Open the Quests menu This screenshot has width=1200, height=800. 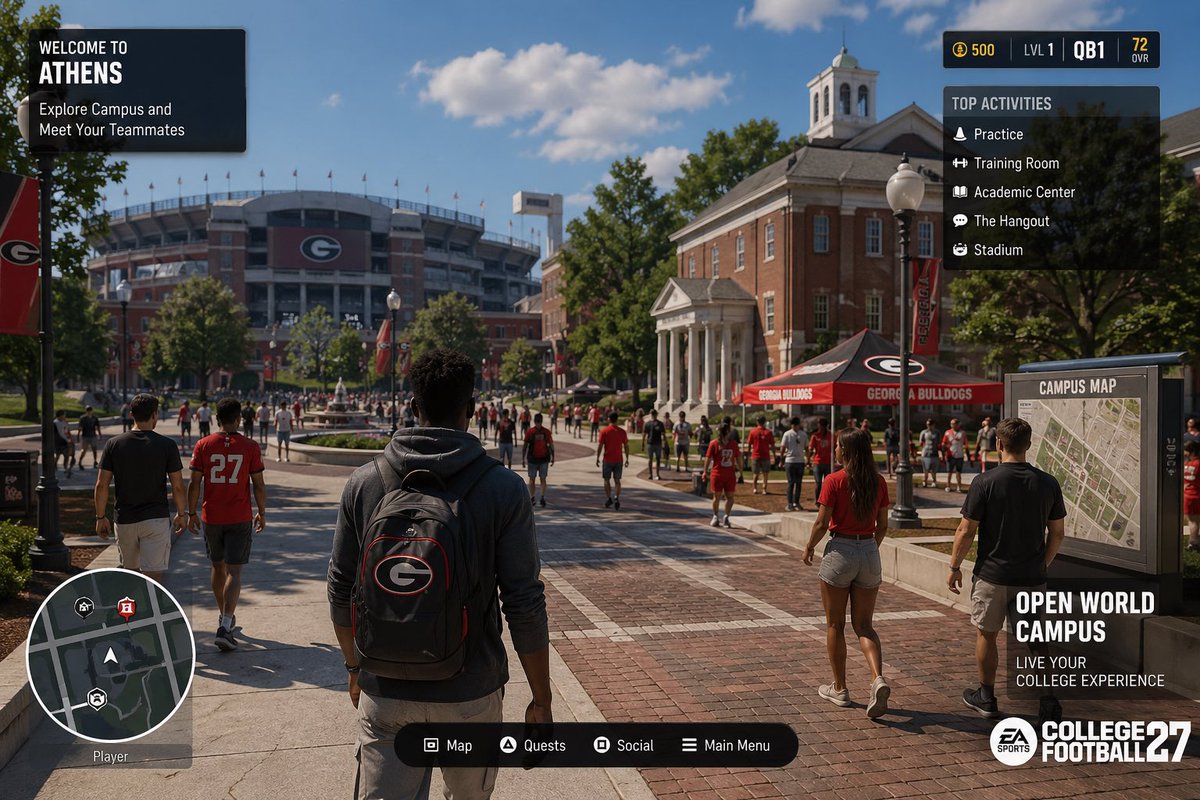click(533, 745)
